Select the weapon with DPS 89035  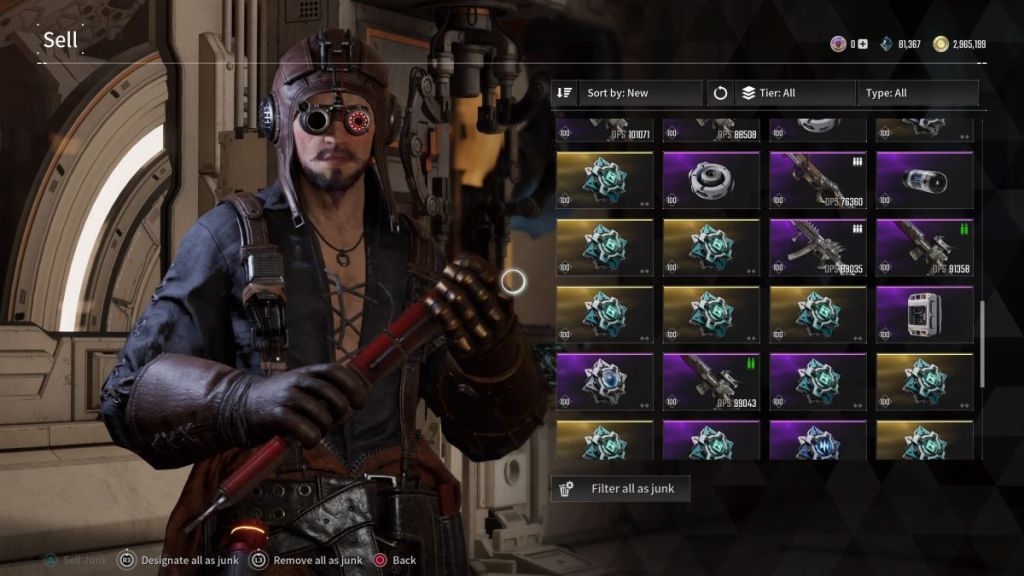818,248
